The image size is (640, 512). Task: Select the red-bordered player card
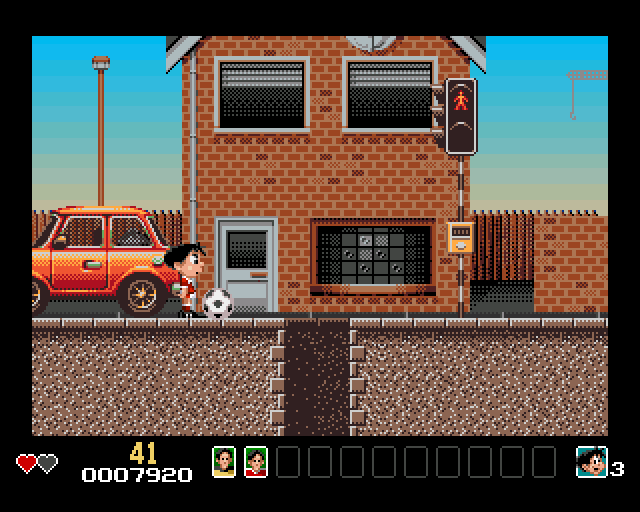[x=256, y=461]
